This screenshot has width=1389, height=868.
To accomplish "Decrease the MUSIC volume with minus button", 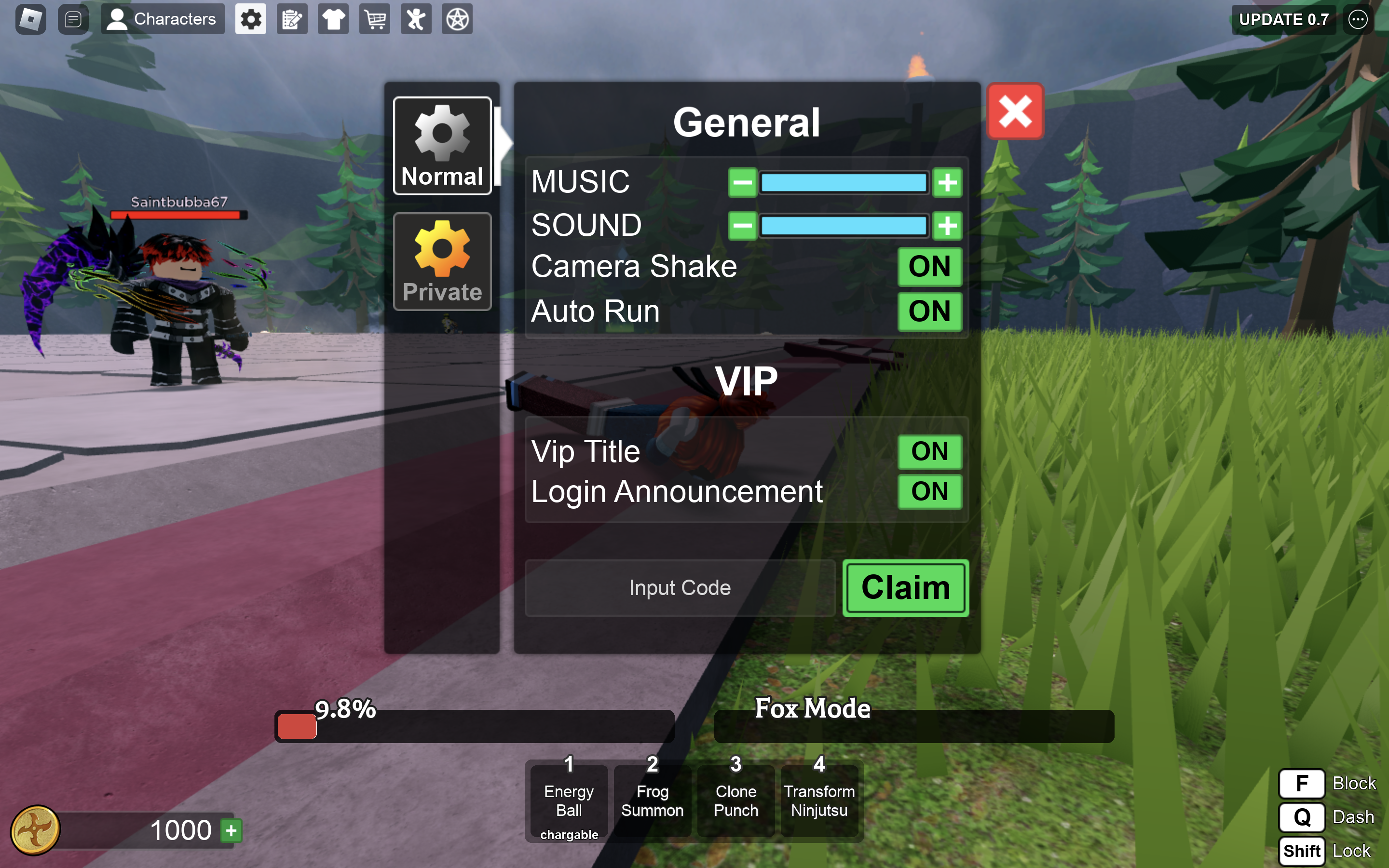I will click(742, 183).
